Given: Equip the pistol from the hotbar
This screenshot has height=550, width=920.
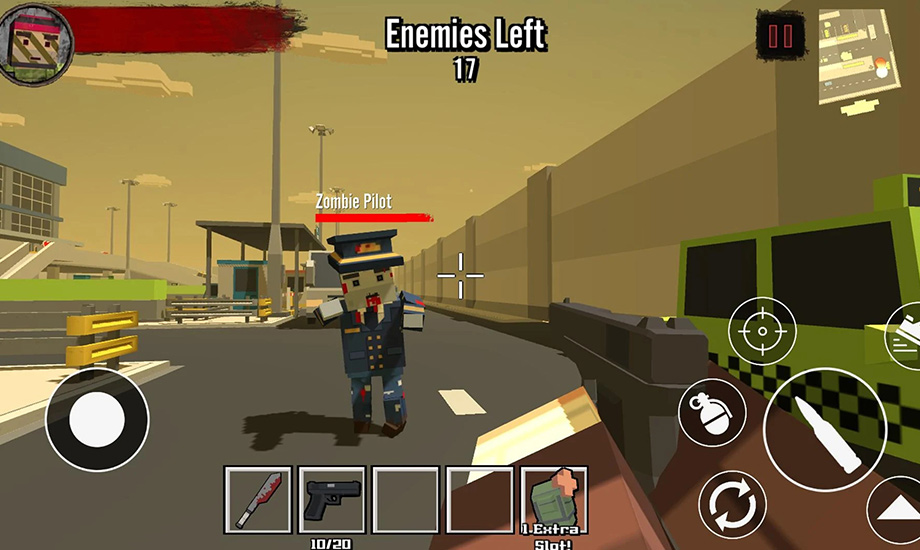Looking at the screenshot, I should 332,499.
